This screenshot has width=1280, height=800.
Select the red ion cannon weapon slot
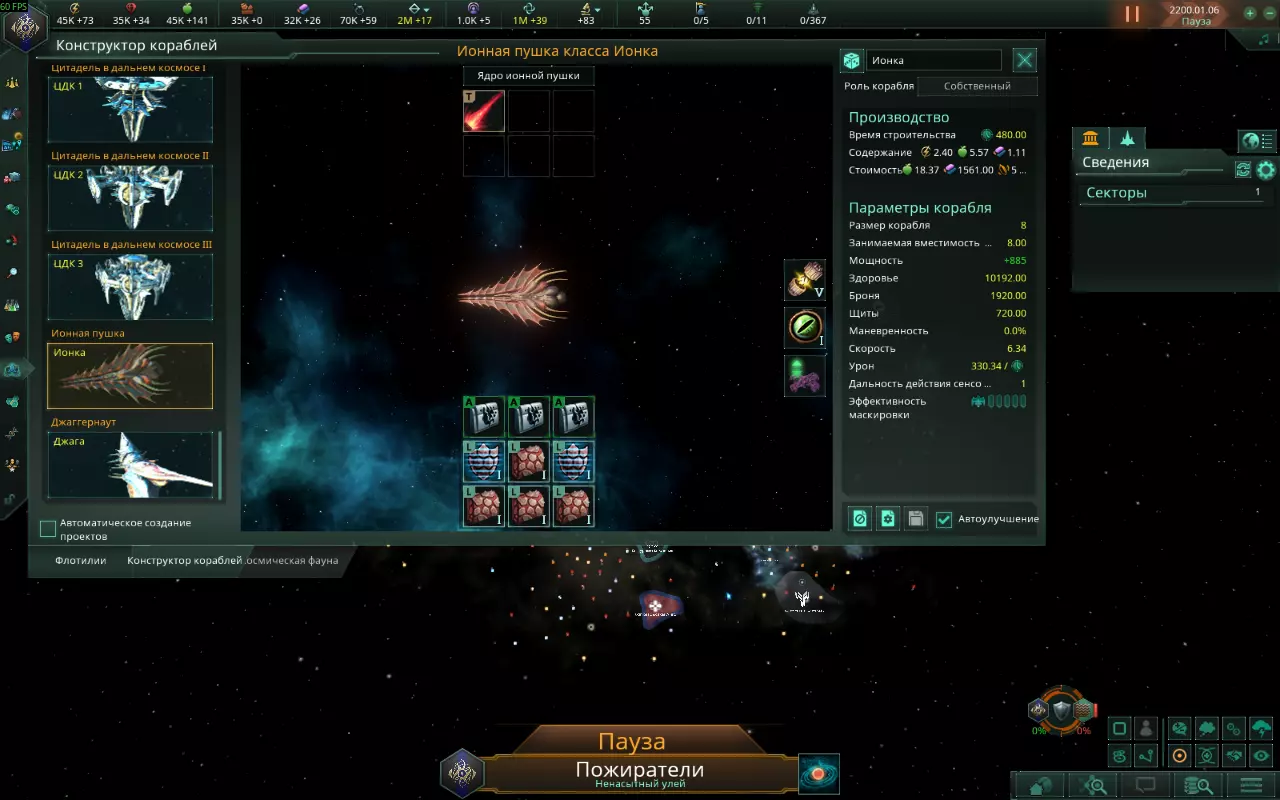[484, 111]
